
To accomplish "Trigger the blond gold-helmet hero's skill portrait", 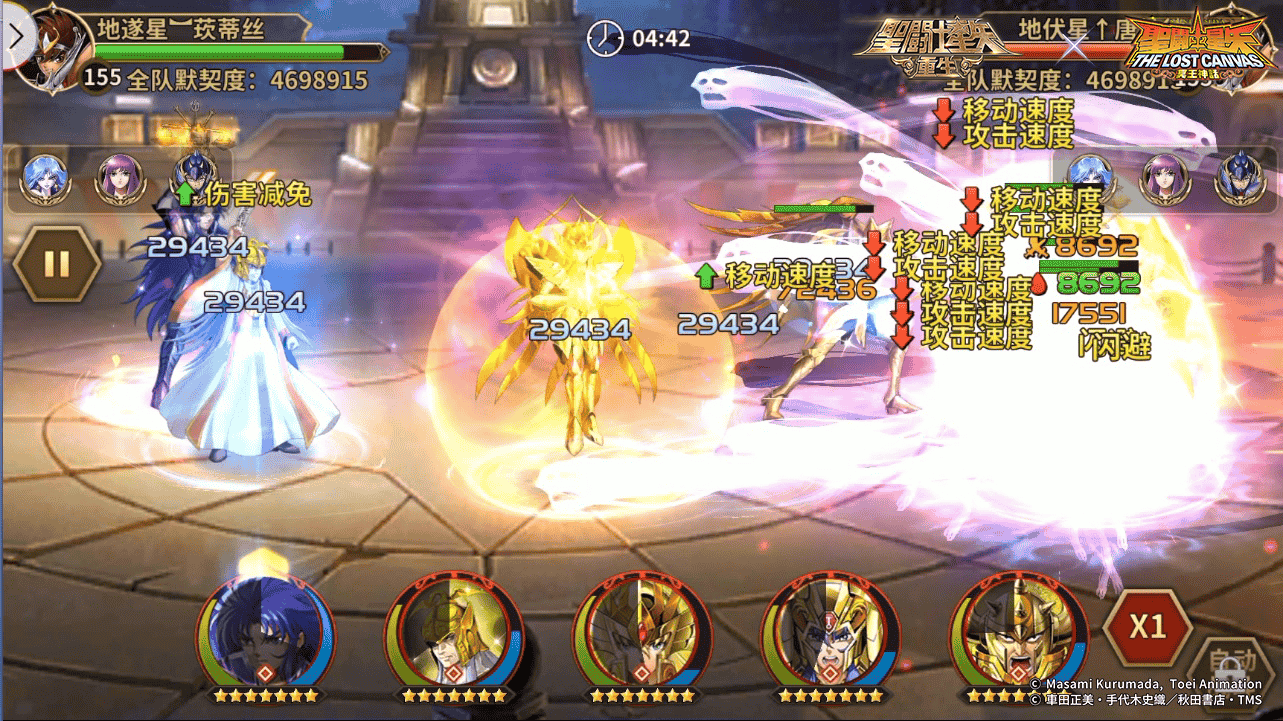I will [453, 629].
